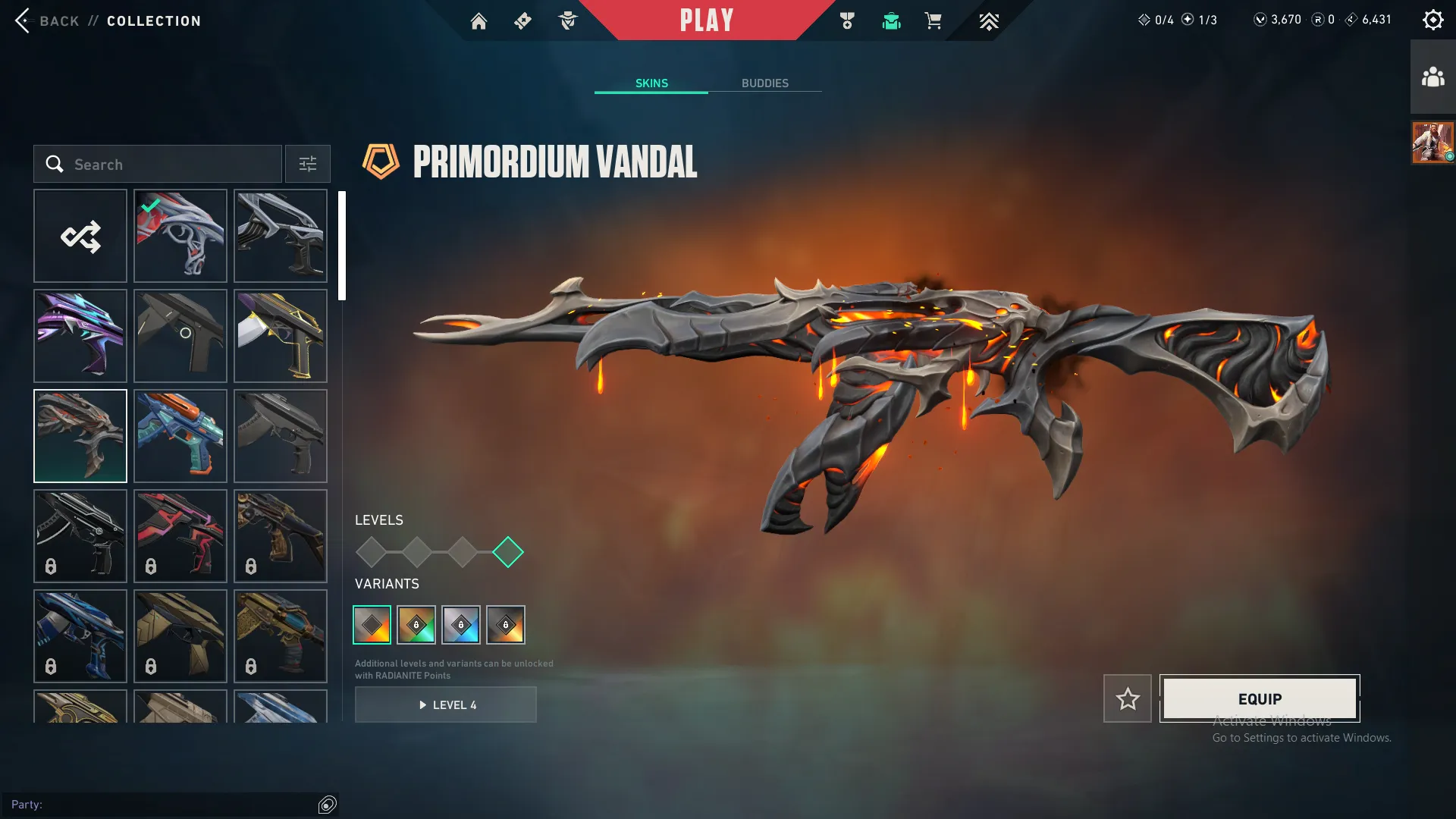The height and width of the screenshot is (819, 1456).
Task: Open the Valorant home screen
Action: tap(479, 20)
